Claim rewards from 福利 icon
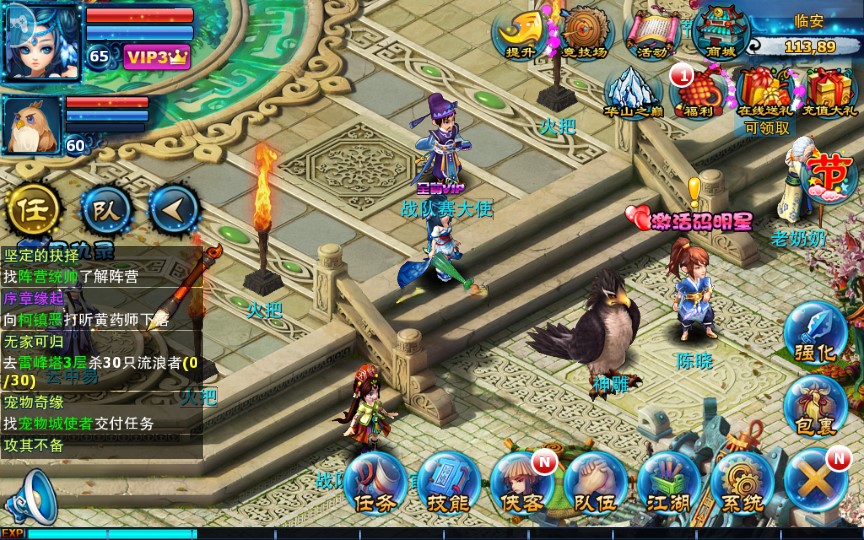 [x=697, y=92]
